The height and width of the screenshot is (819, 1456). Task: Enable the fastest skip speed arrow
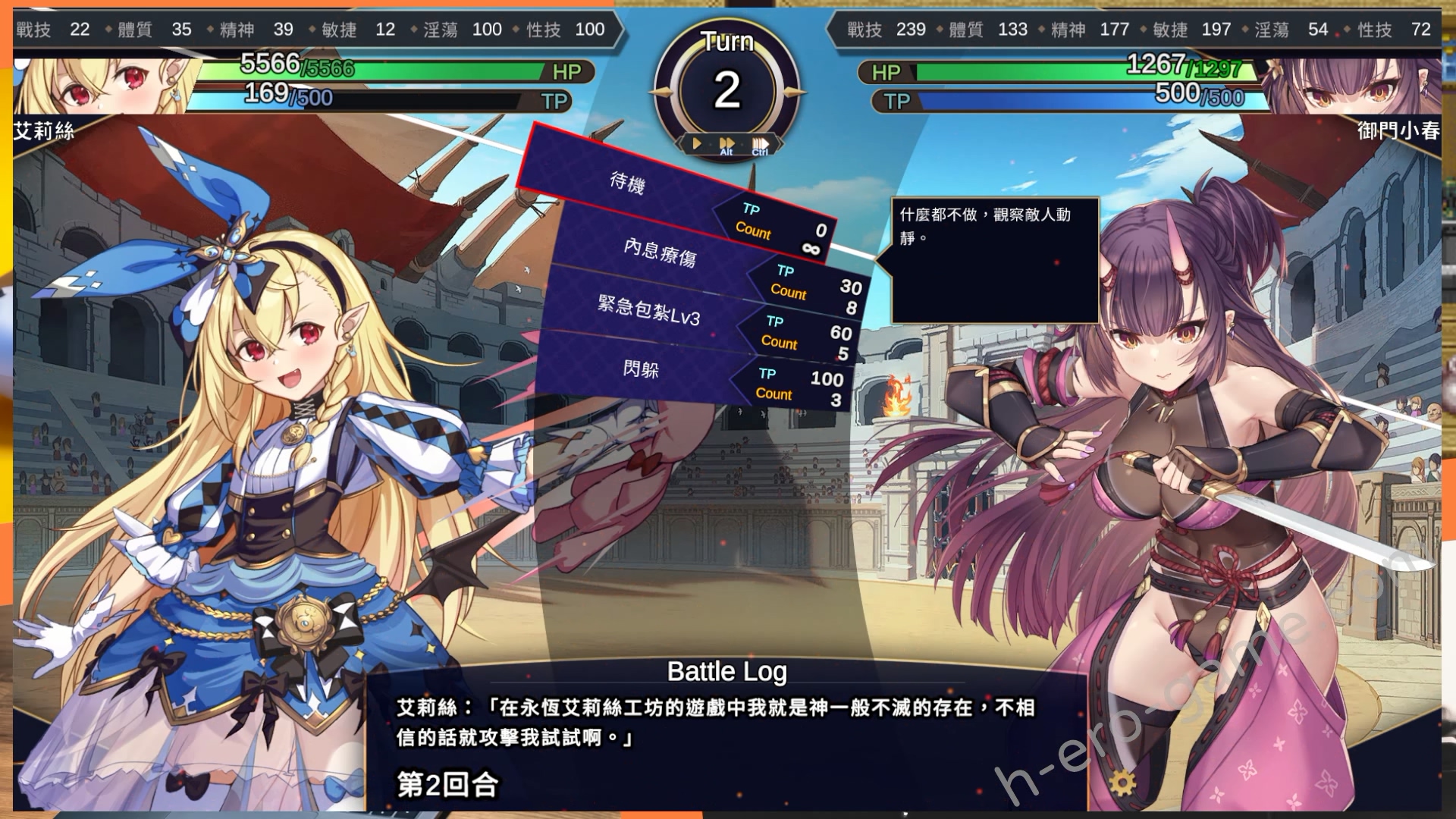click(x=760, y=143)
